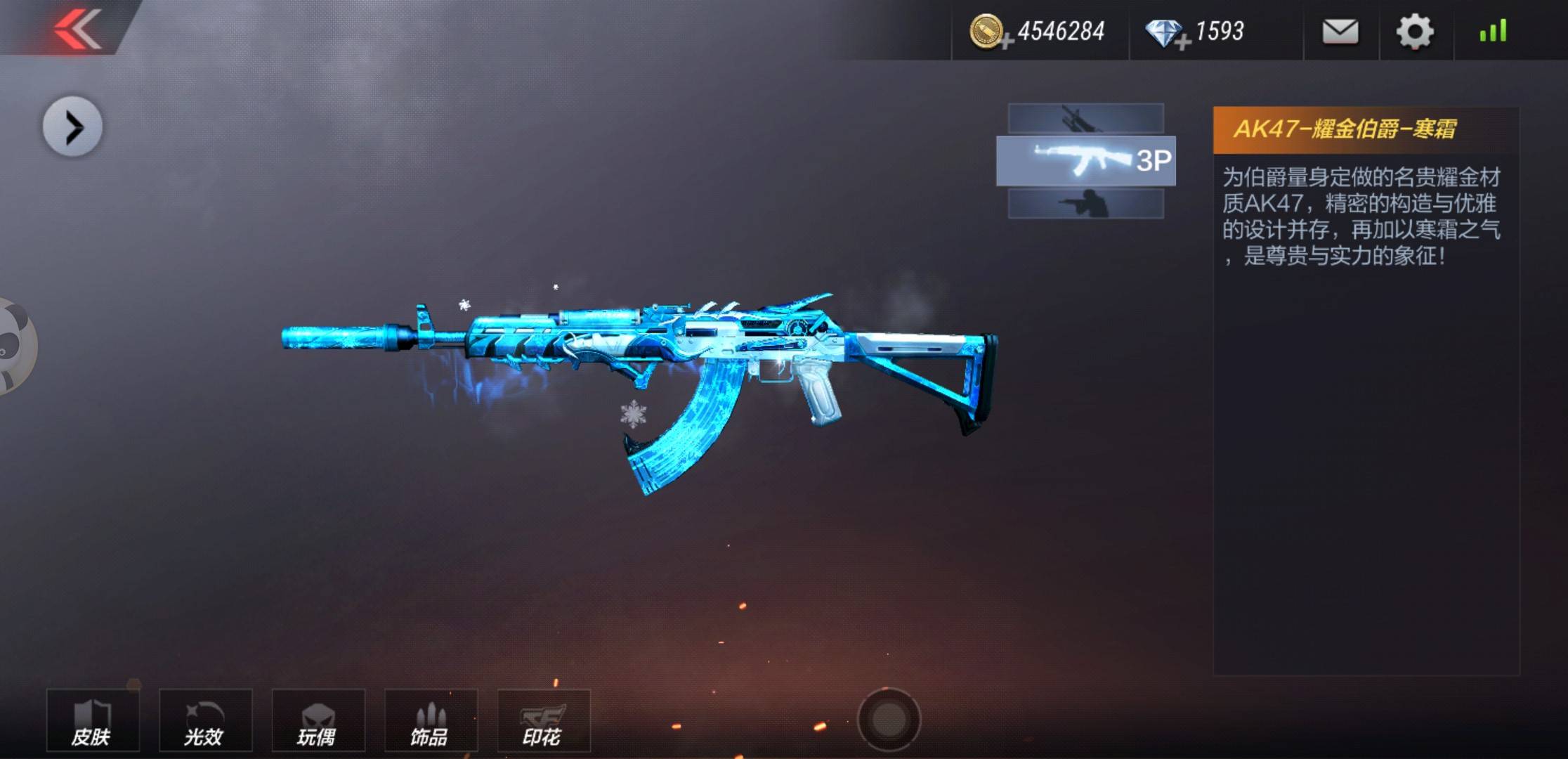
Task: Choose the soldier aiming view thumbnail
Action: point(1085,204)
